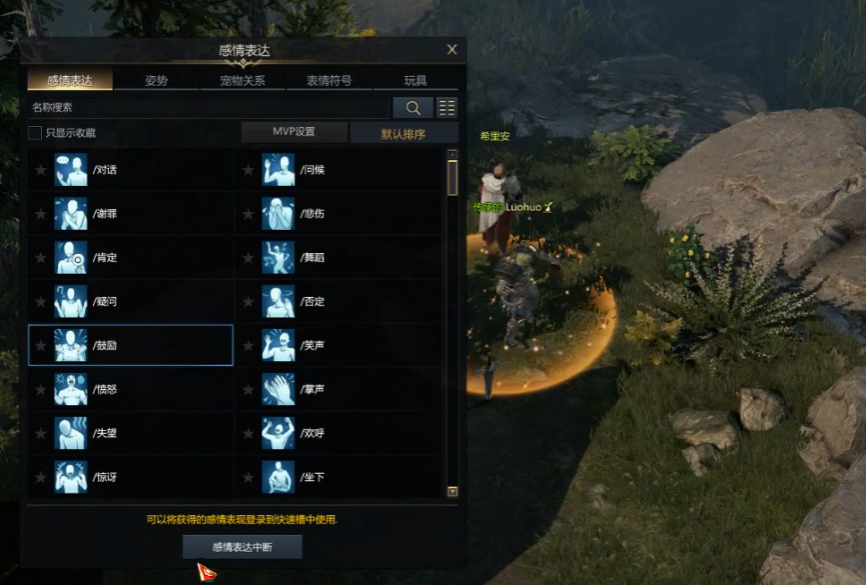Select the 表情符号 tab
Screen dimensions: 866x585
tap(329, 81)
